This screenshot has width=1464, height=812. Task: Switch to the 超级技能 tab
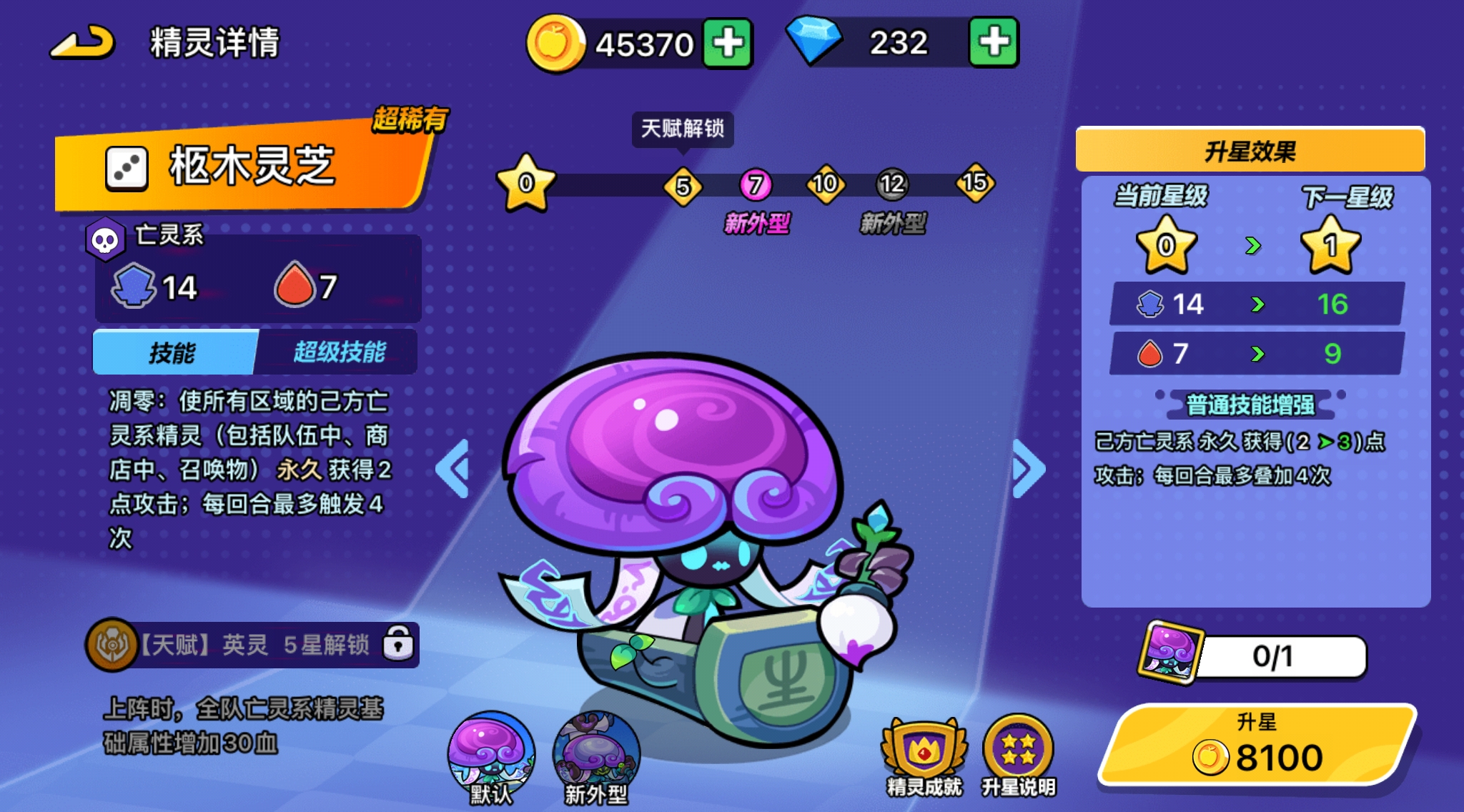point(339,352)
